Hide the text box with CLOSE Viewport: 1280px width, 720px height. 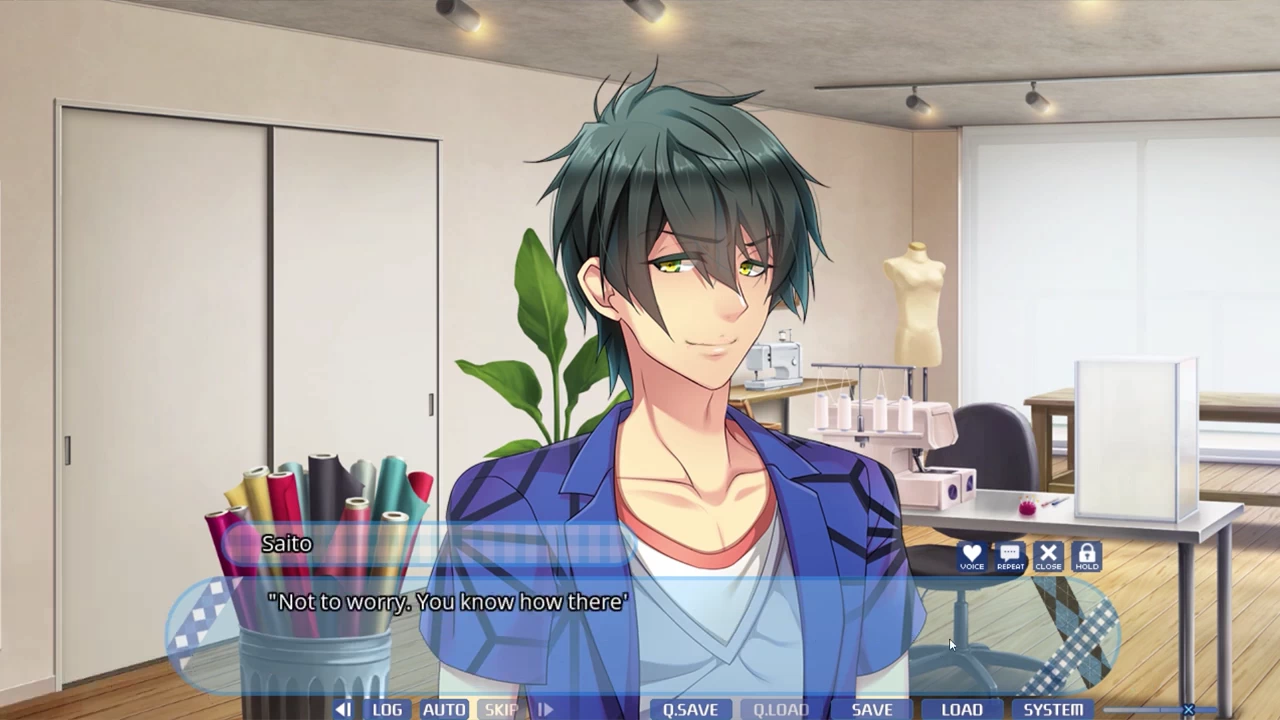[1048, 557]
